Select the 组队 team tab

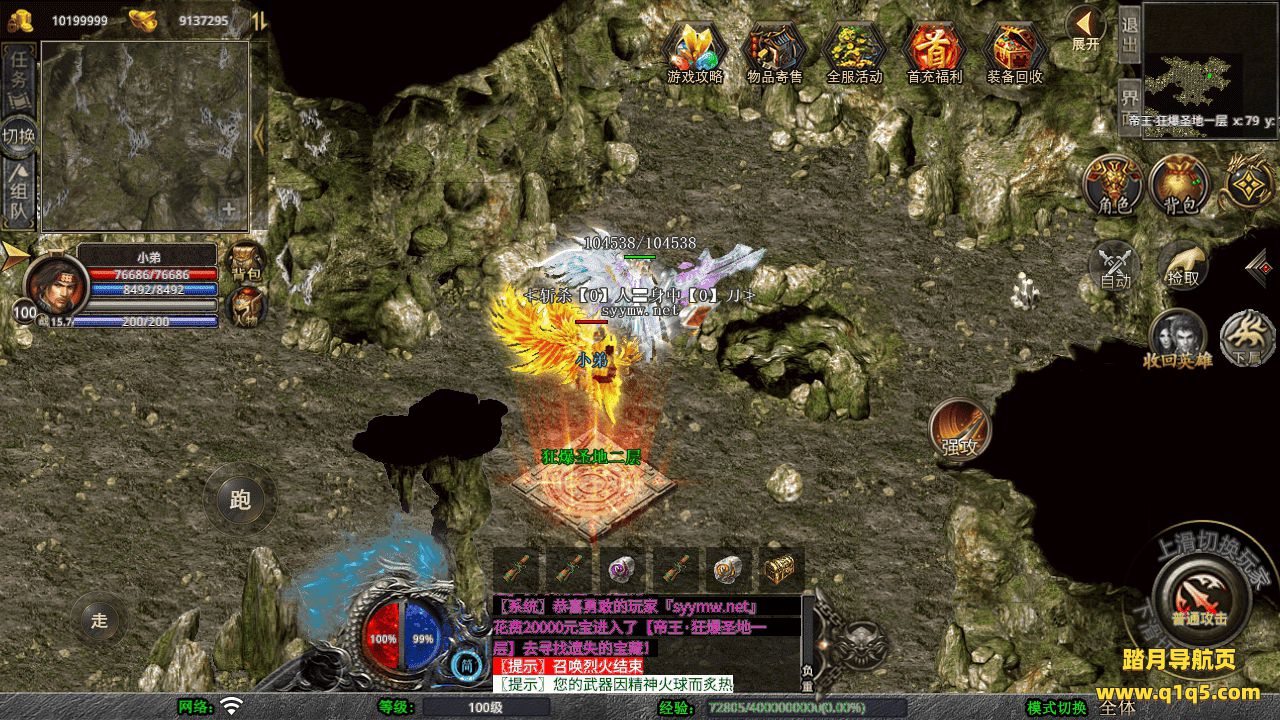(x=20, y=195)
